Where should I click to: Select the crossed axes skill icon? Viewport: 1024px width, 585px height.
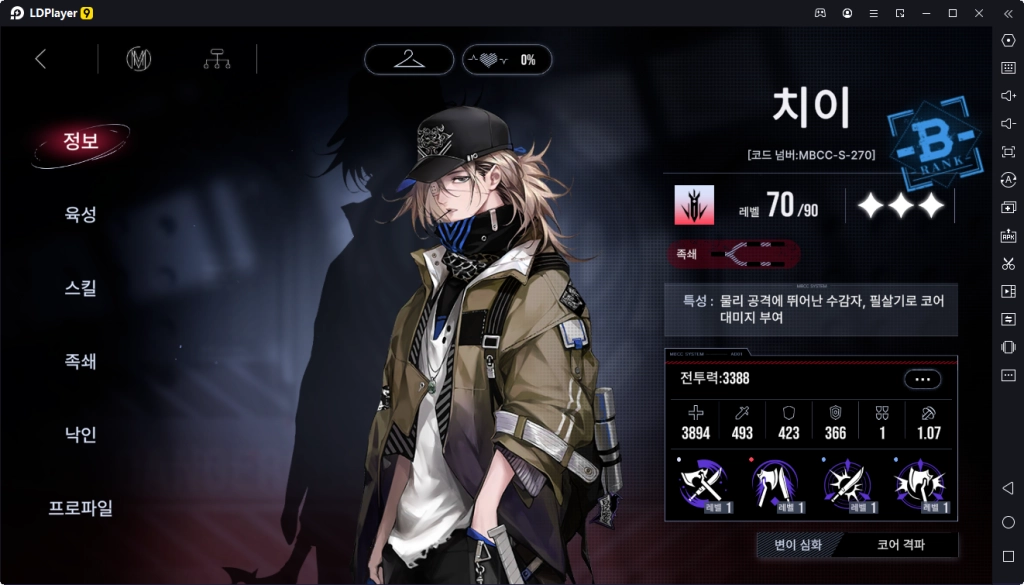(x=703, y=485)
